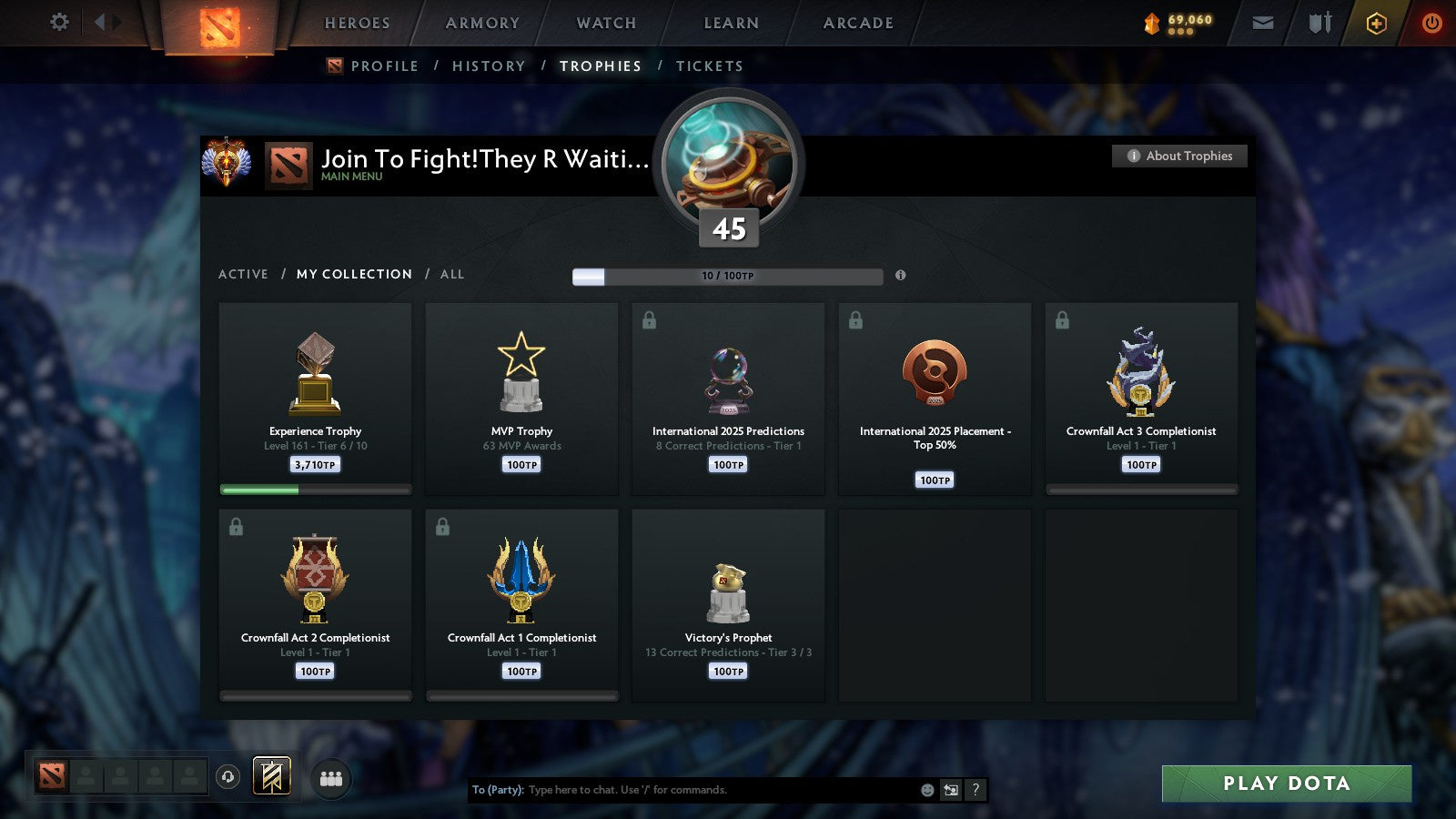
Task: Click the chat channel swap icon
Action: [951, 790]
